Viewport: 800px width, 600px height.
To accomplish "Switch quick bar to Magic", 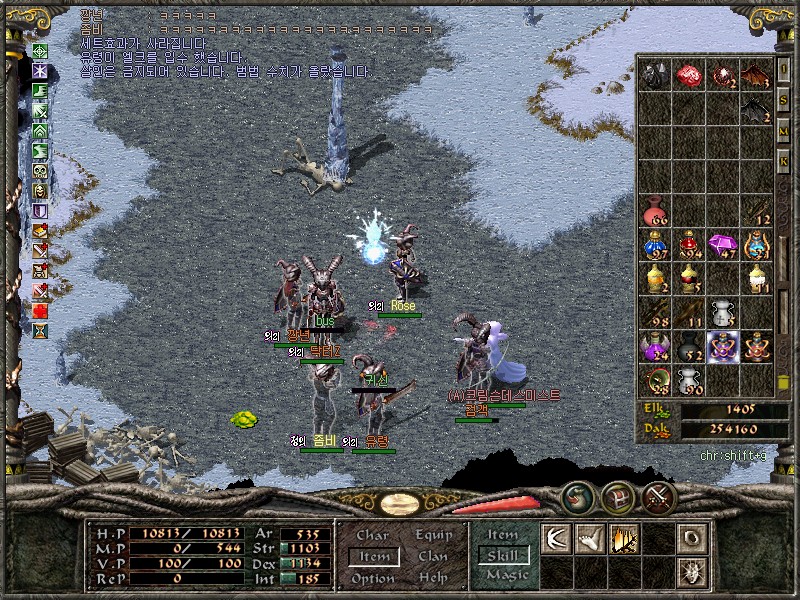I will point(504,576).
